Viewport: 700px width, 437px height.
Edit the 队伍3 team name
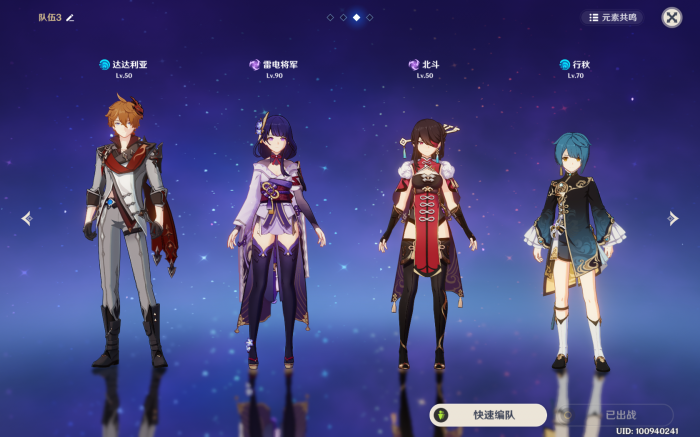pos(70,18)
